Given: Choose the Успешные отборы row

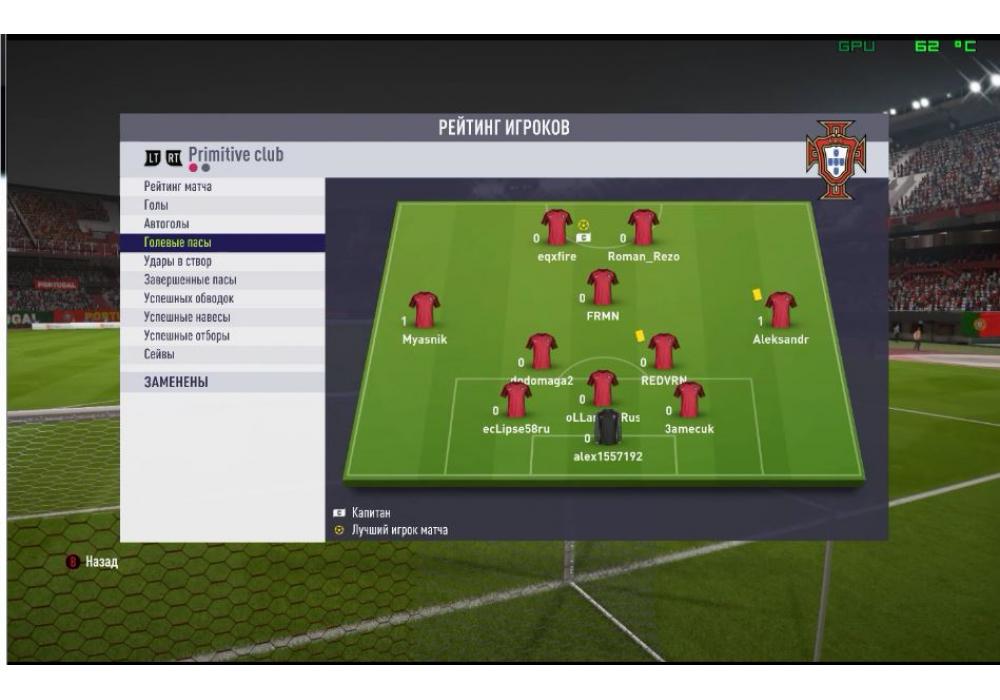Looking at the screenshot, I should 187,336.
